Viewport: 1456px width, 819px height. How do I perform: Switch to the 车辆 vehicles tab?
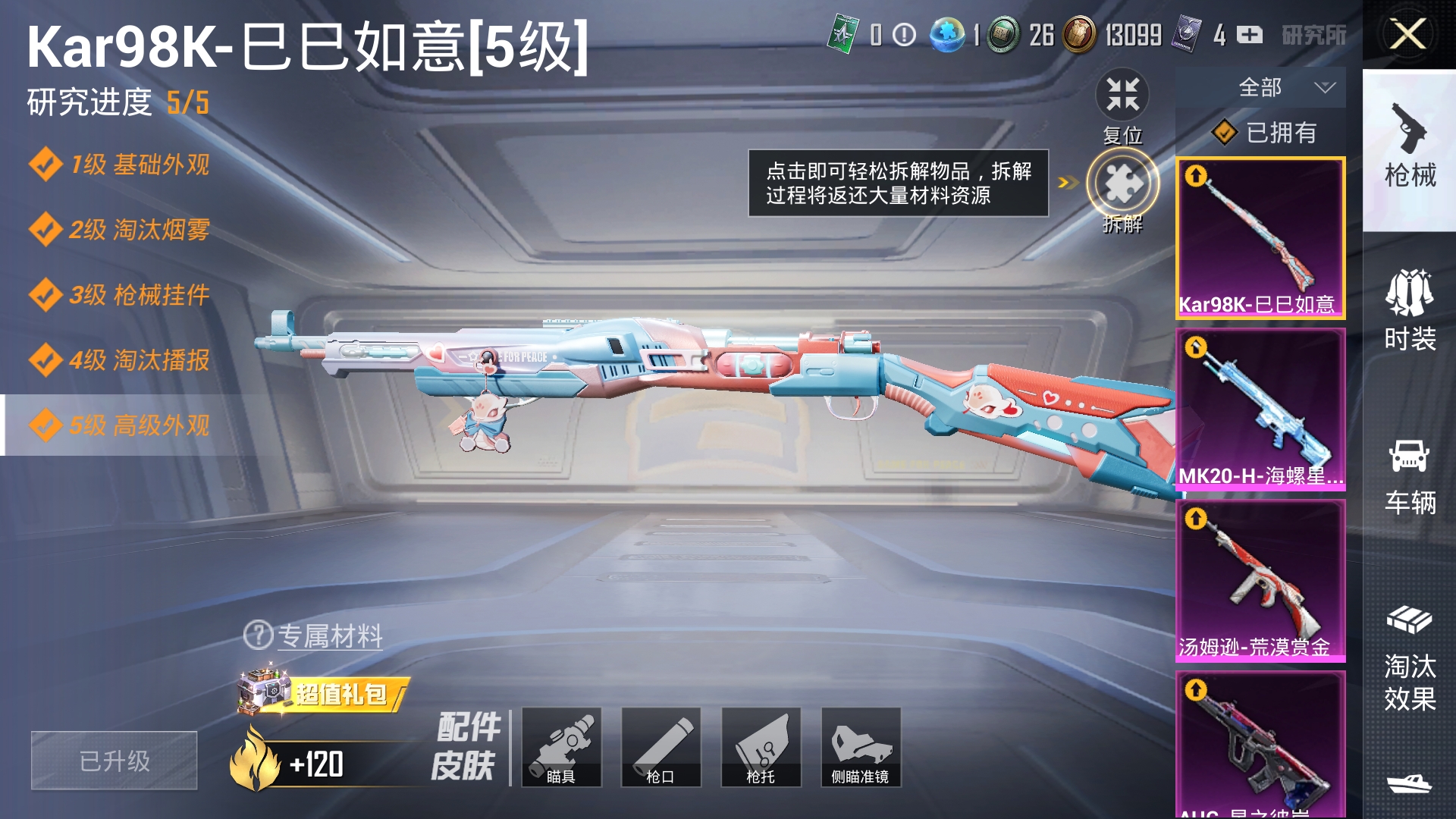(x=1409, y=476)
